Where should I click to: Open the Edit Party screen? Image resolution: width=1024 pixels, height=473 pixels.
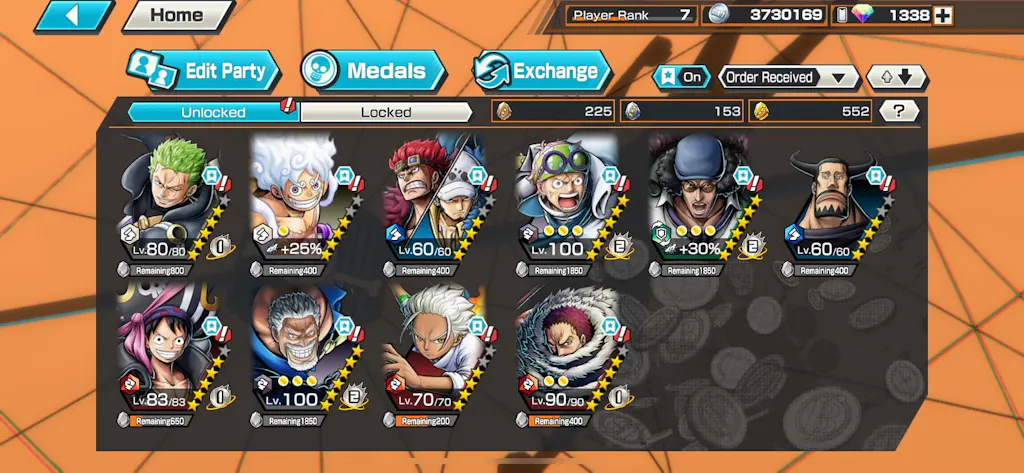coord(203,71)
